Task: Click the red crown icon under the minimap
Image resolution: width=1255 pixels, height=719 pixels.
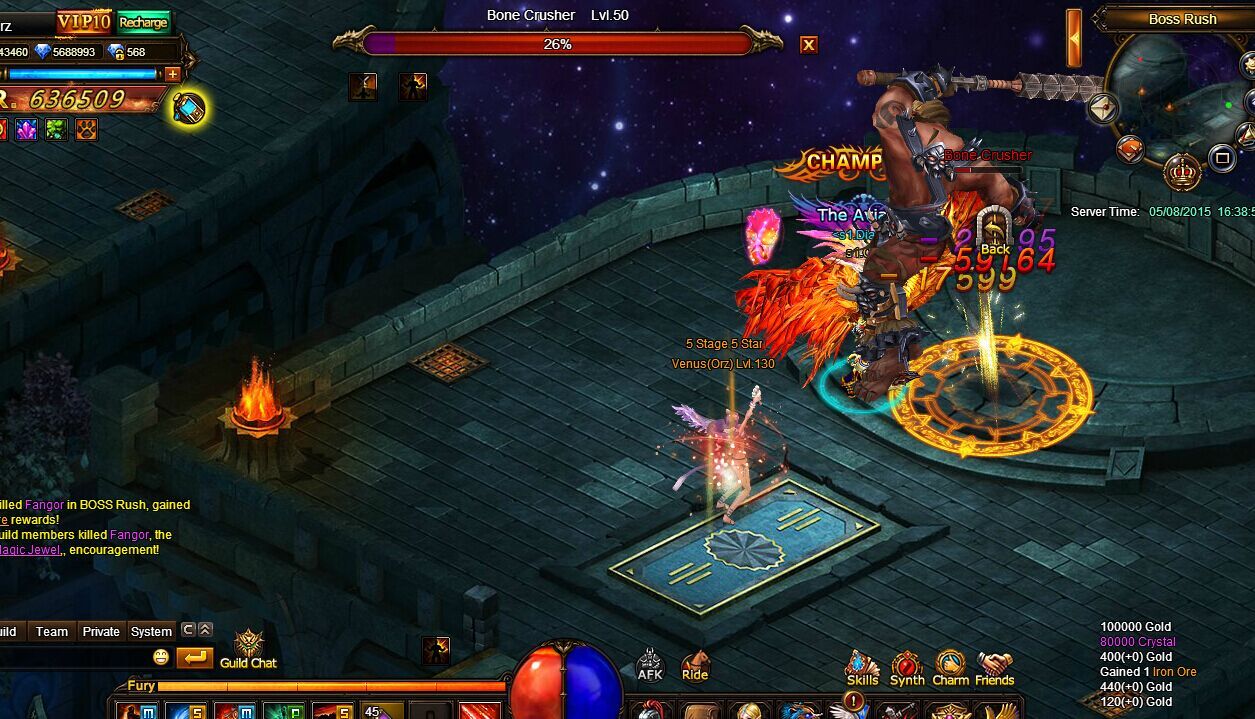Action: (1183, 171)
